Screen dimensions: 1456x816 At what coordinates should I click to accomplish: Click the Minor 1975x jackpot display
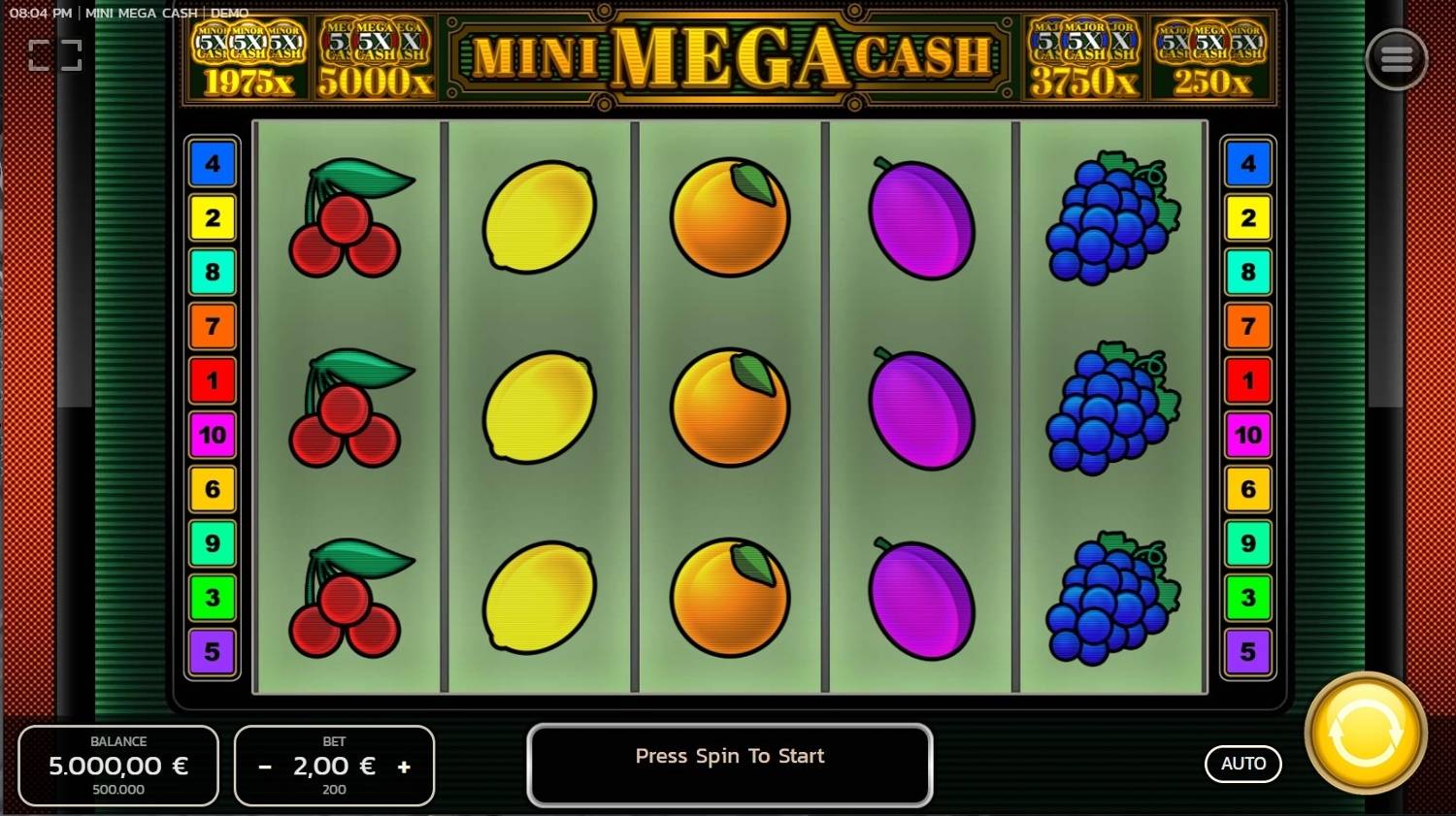click(245, 58)
